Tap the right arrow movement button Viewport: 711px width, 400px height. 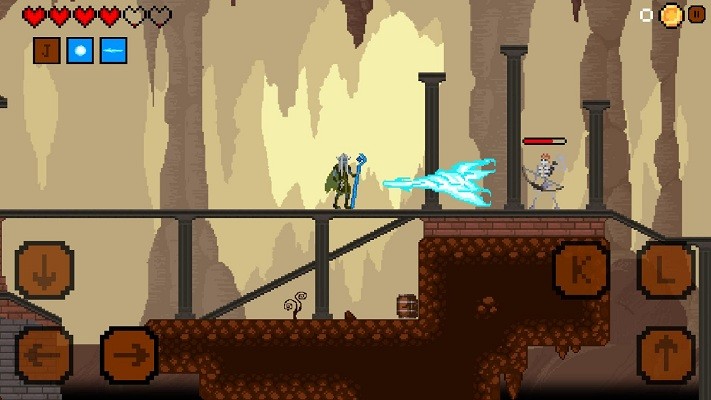tap(129, 355)
